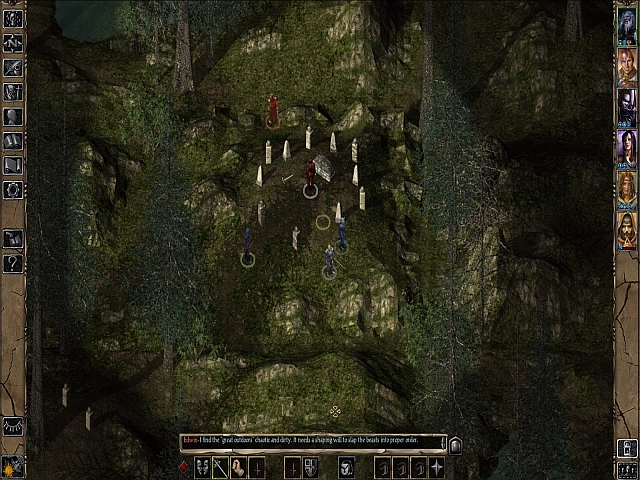Click the question mark help button

coord(13,263)
